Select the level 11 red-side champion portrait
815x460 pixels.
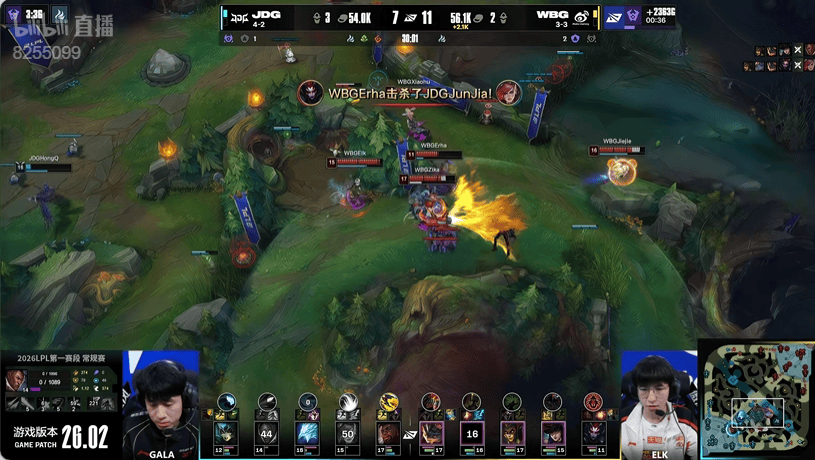coord(593,434)
